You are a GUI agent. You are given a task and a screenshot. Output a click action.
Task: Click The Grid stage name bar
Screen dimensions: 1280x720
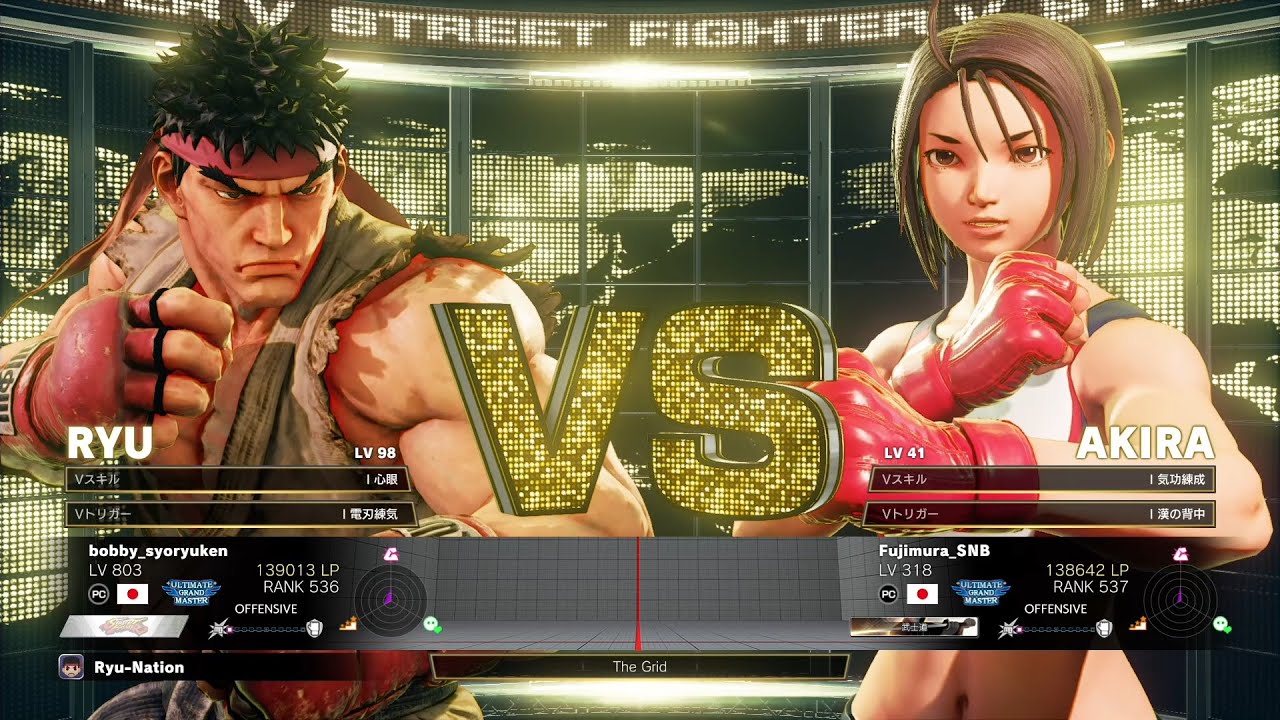(640, 667)
